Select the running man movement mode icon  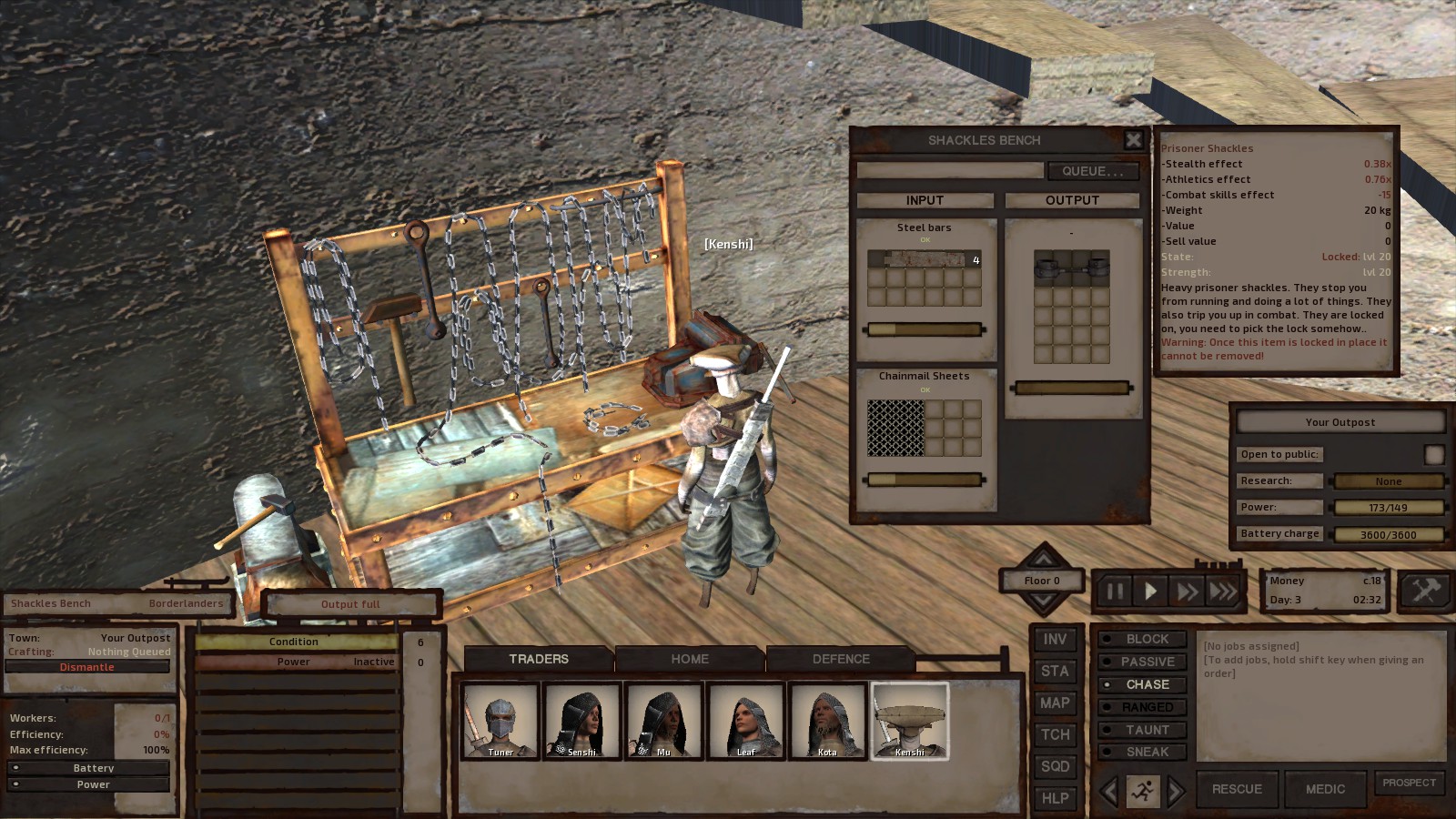1145,789
